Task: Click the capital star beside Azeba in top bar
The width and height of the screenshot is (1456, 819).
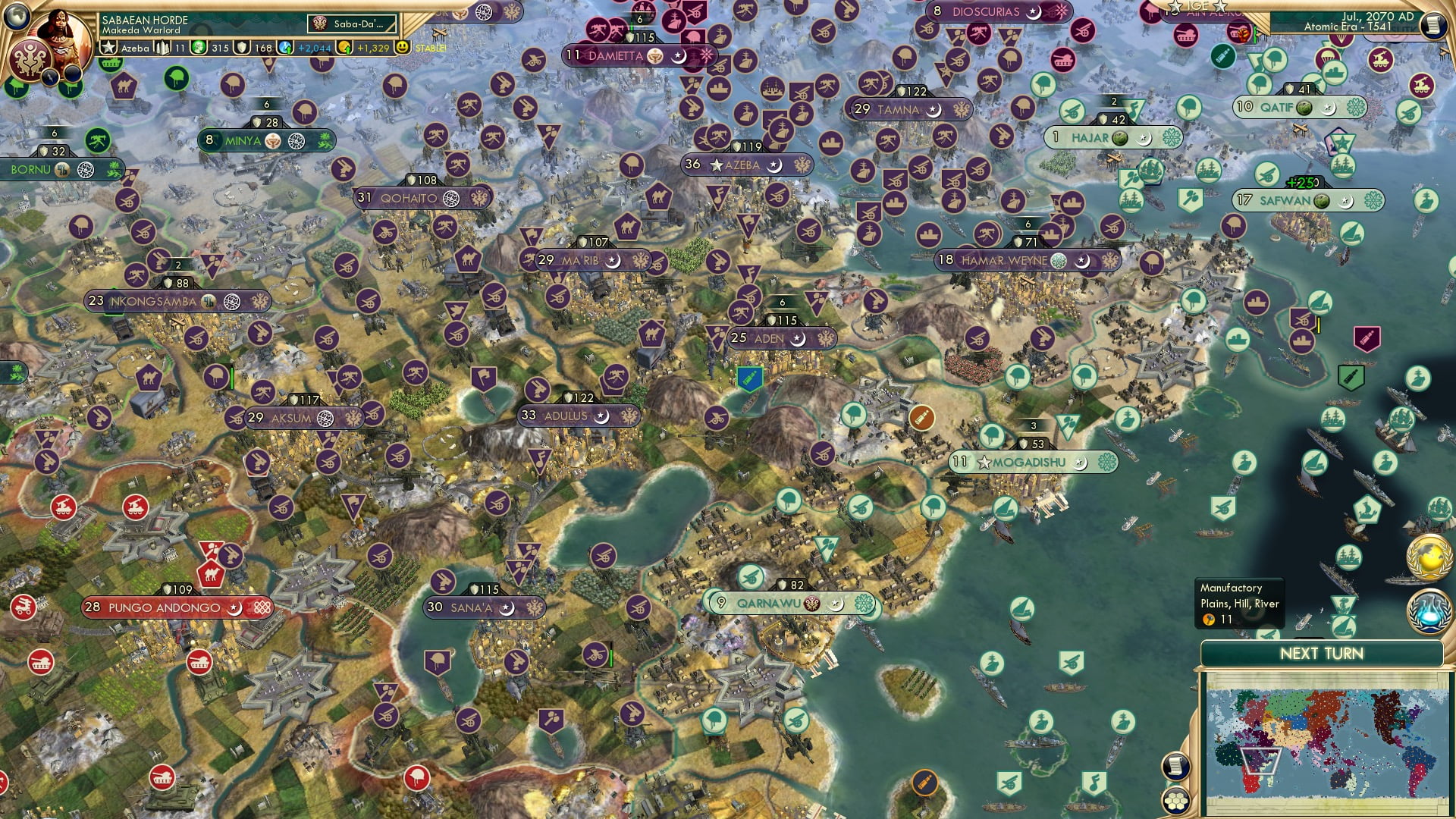Action: (x=108, y=48)
